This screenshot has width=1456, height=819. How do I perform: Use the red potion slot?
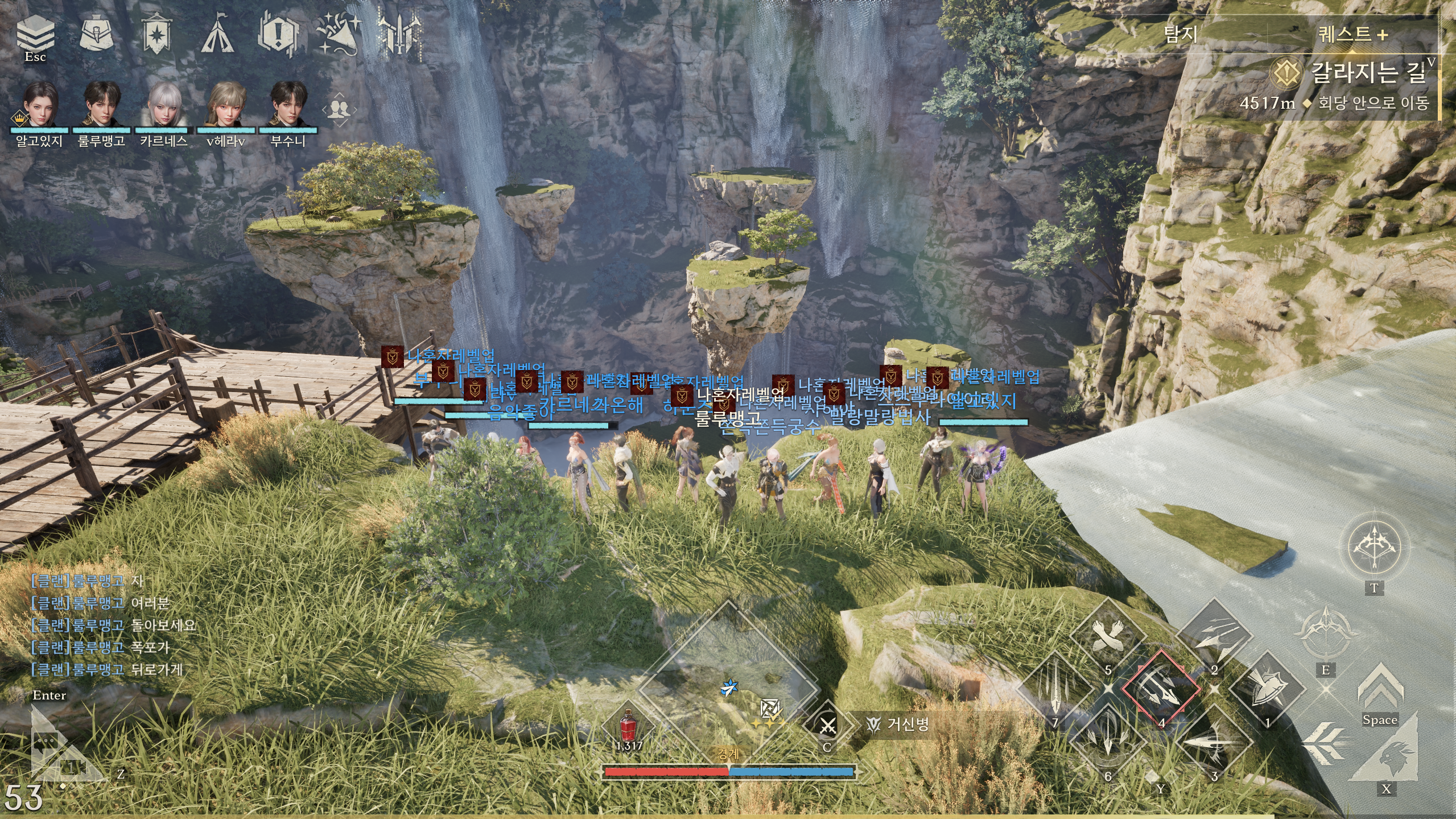[628, 726]
